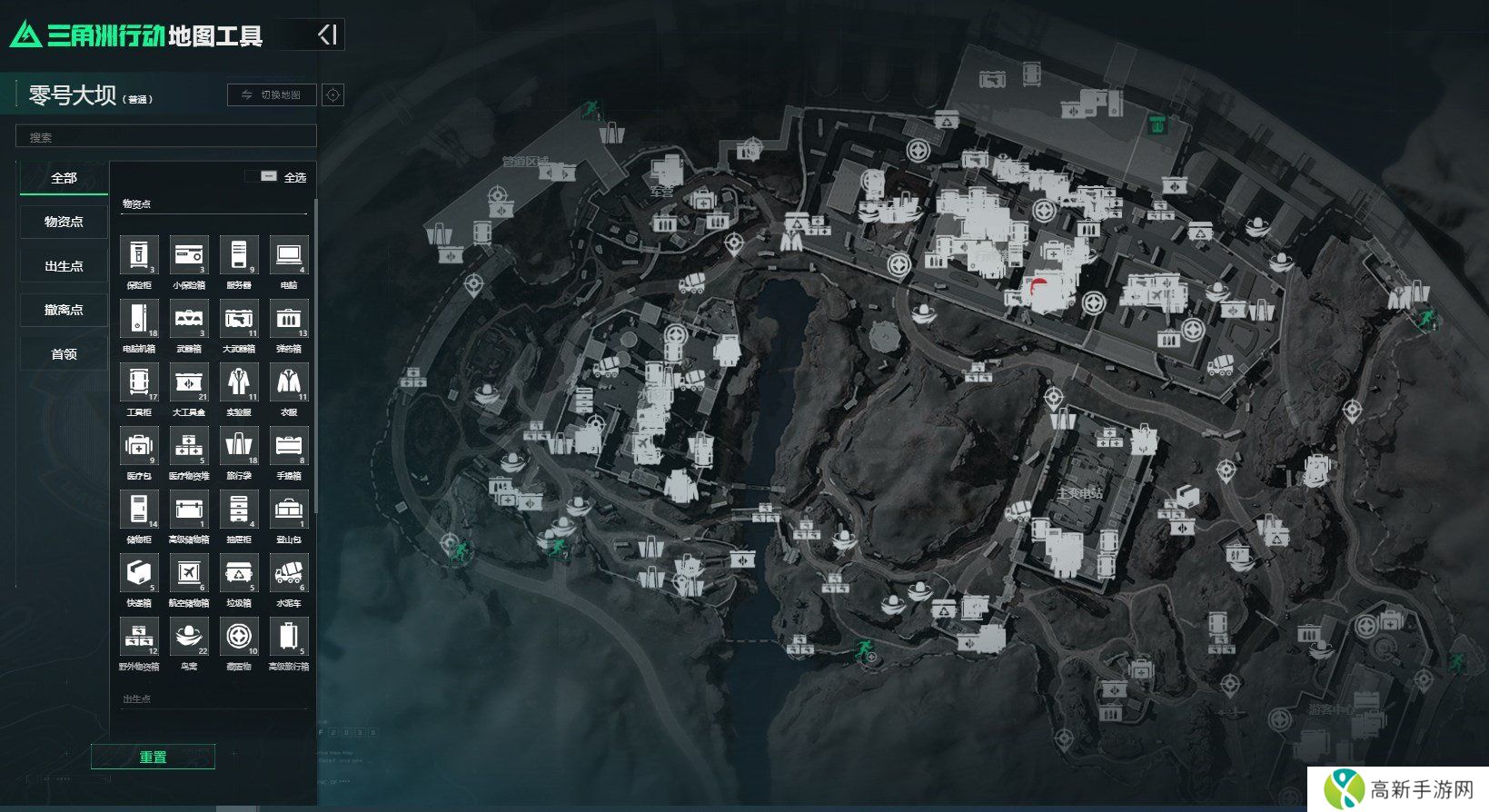Focus the 搜索 search field
This screenshot has height=812, width=1489.
pos(166,137)
